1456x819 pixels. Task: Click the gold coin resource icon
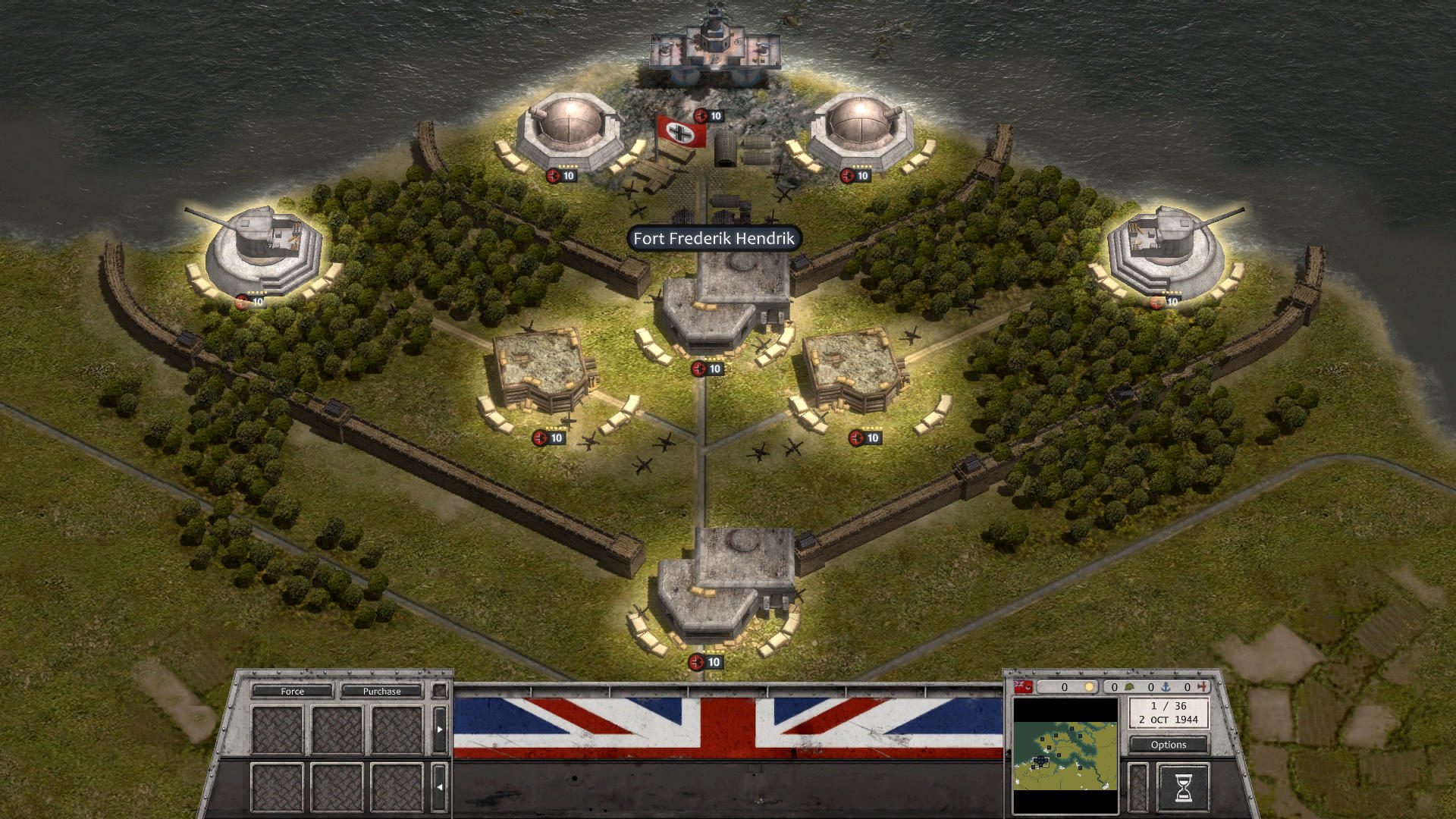[x=1089, y=687]
